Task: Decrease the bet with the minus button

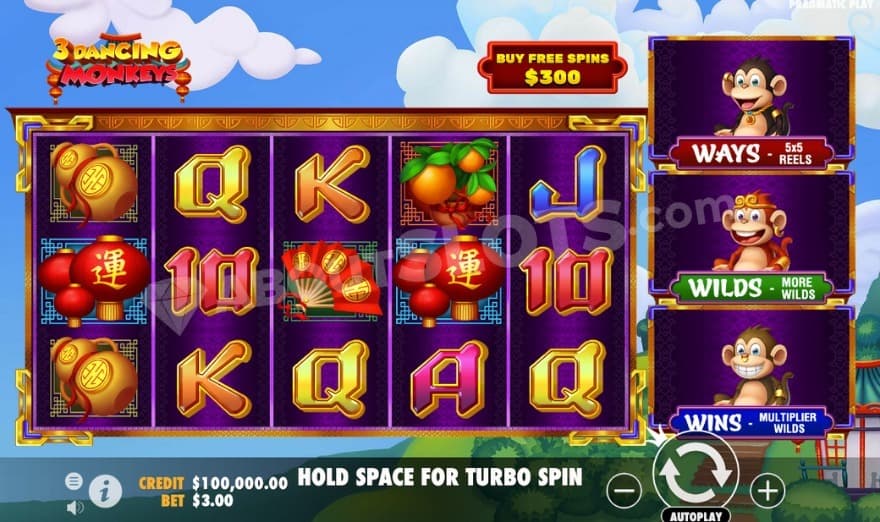Action: [x=624, y=490]
